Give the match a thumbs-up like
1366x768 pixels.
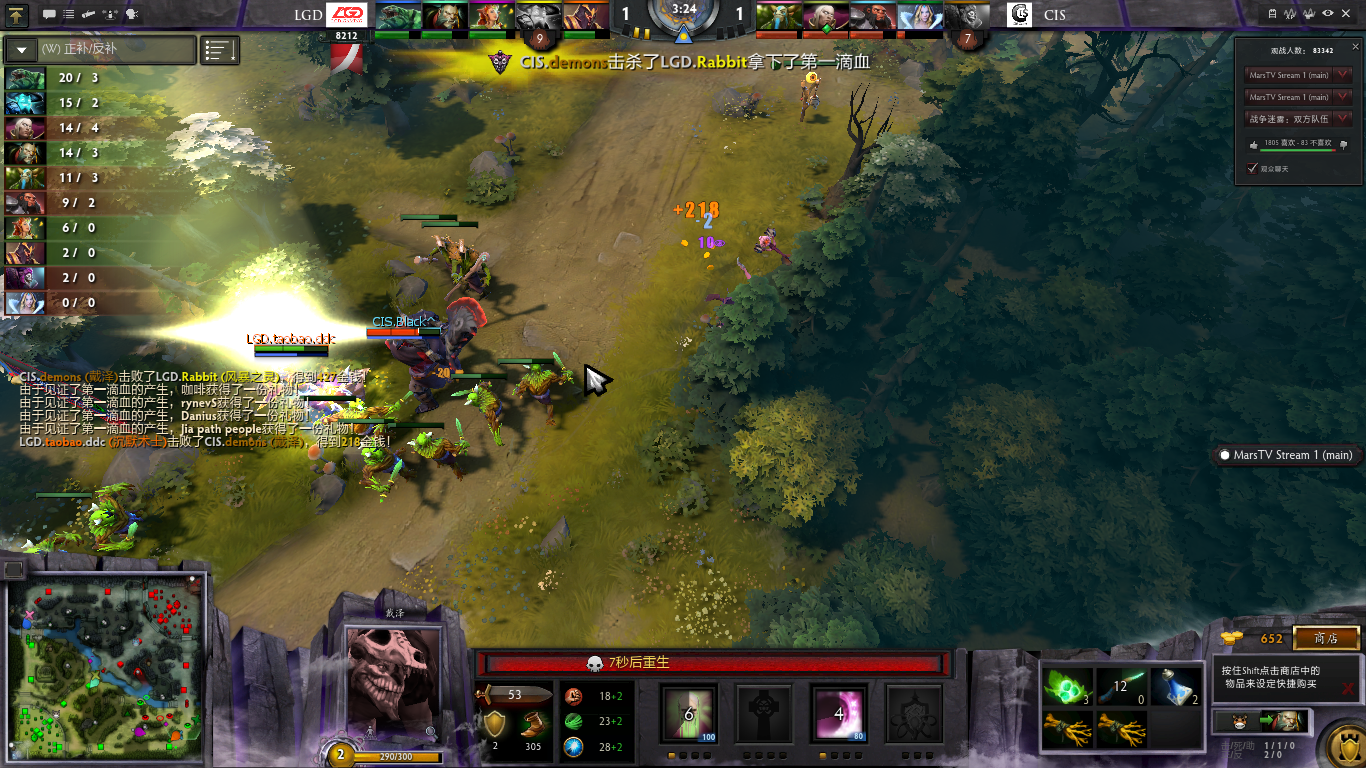pos(1254,144)
